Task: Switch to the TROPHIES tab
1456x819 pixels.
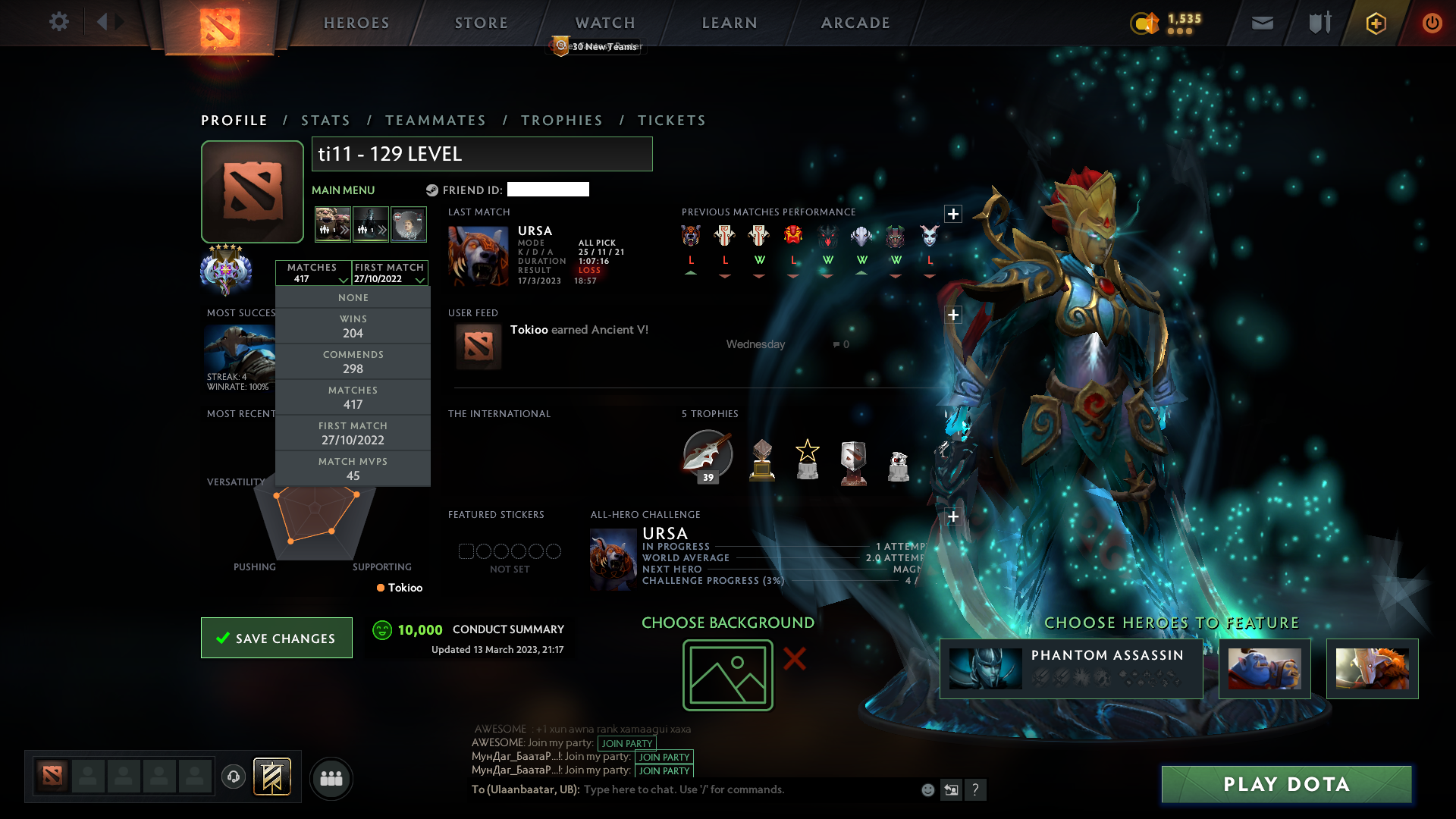Action: [561, 120]
